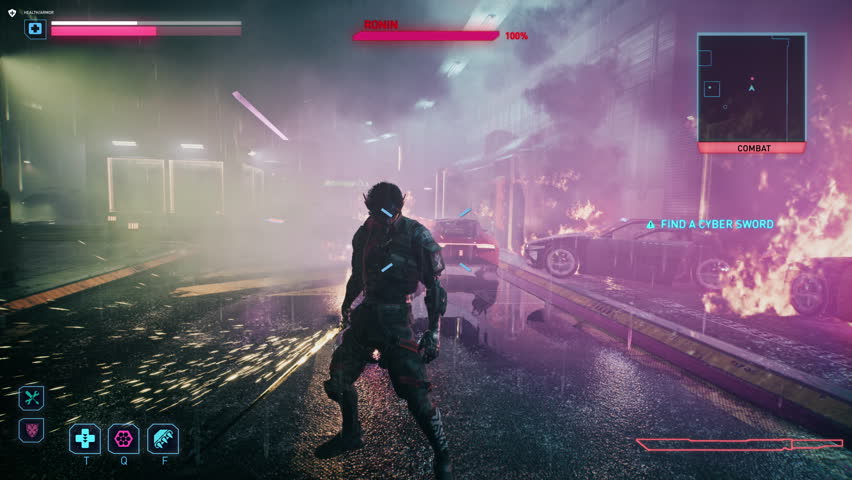This screenshot has width=852, height=480.
Task: Trigger the spiked fist melee ability
Action: [x=163, y=438]
